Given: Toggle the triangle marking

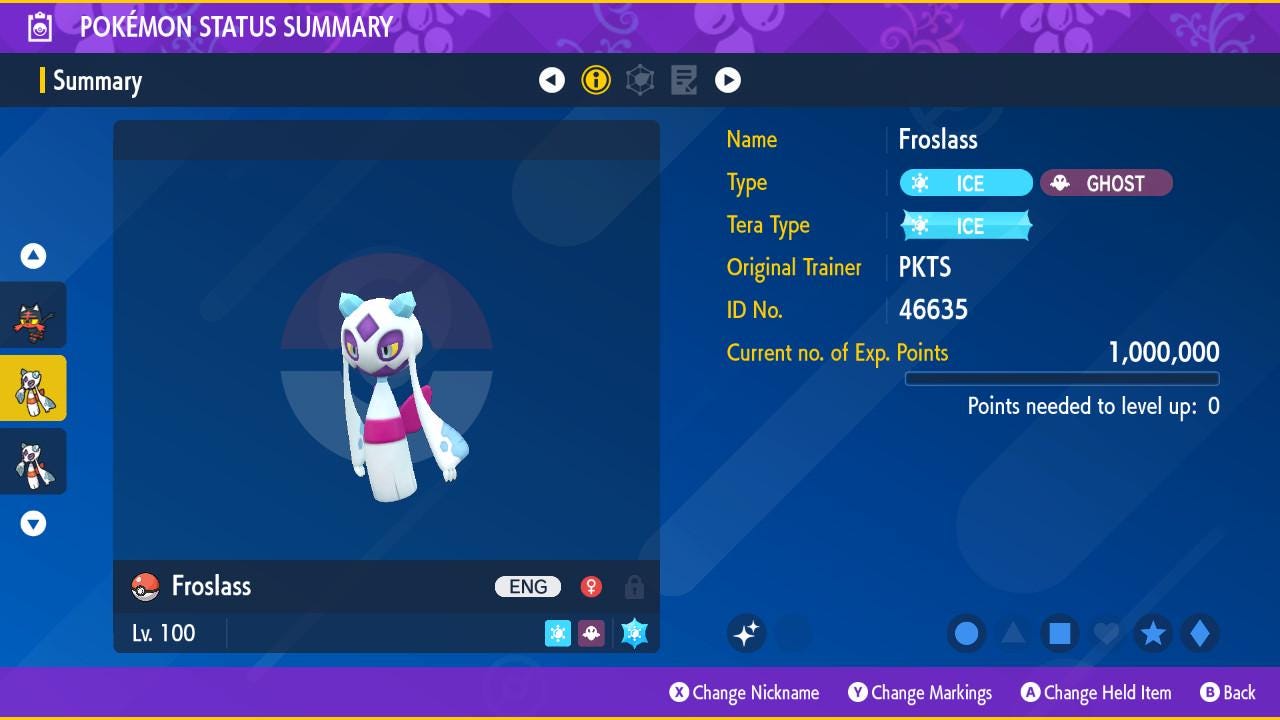Looking at the screenshot, I should (1013, 633).
